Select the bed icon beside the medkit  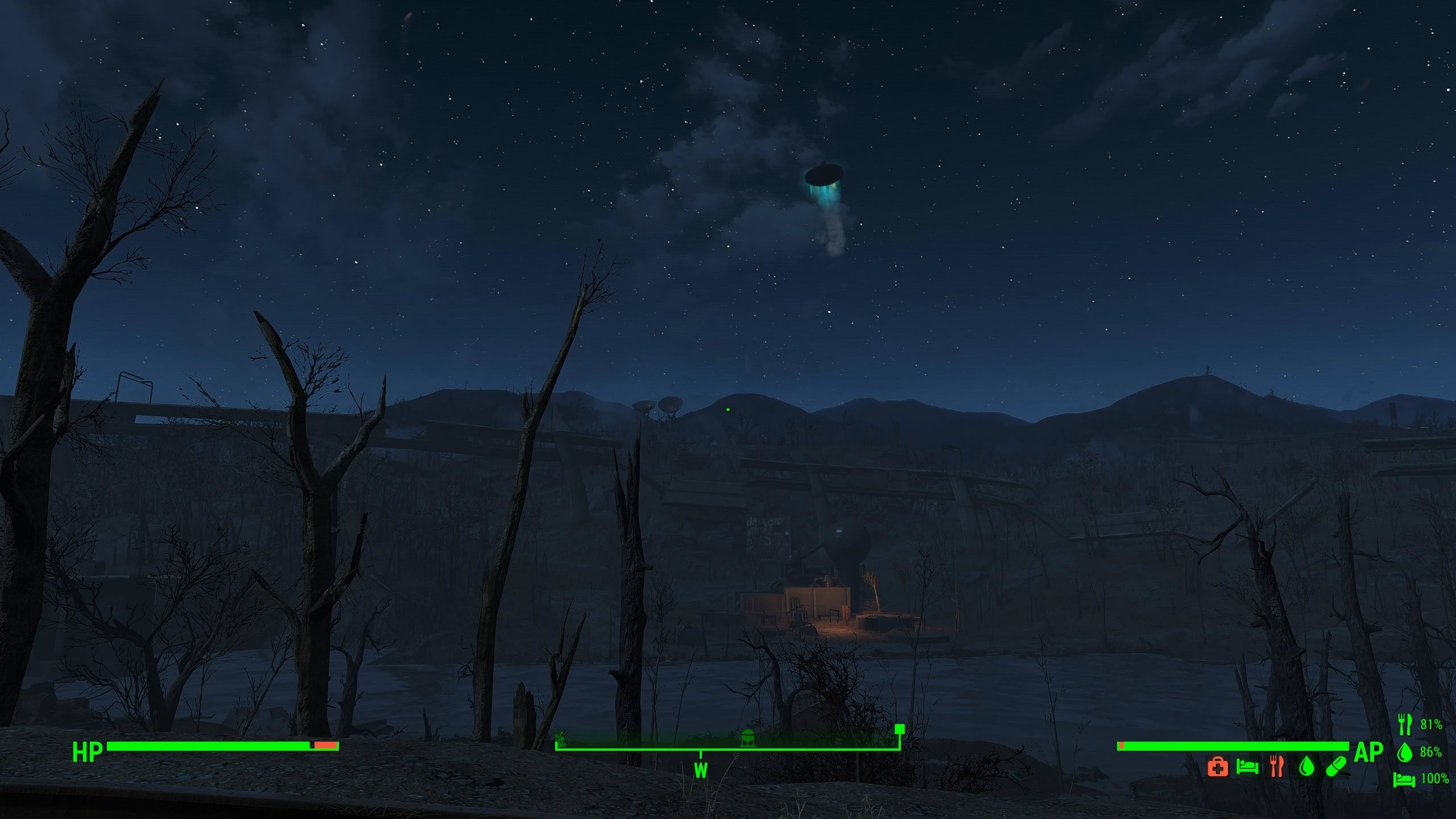click(1247, 767)
